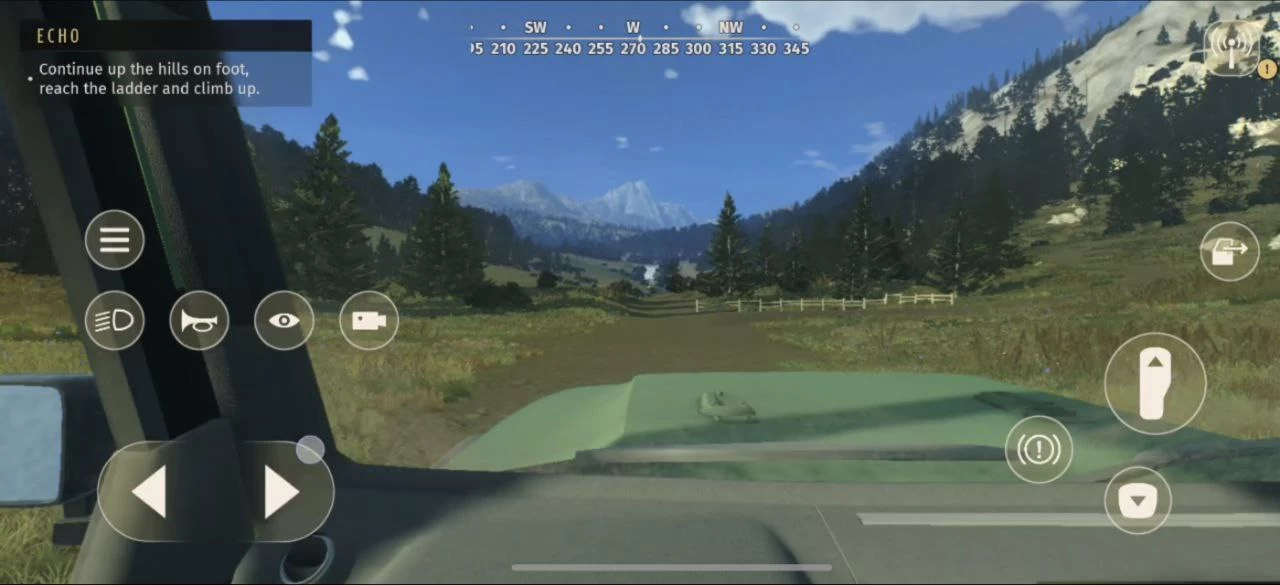Tap the brake pedal button
The height and width of the screenshot is (585, 1280).
1138,500
